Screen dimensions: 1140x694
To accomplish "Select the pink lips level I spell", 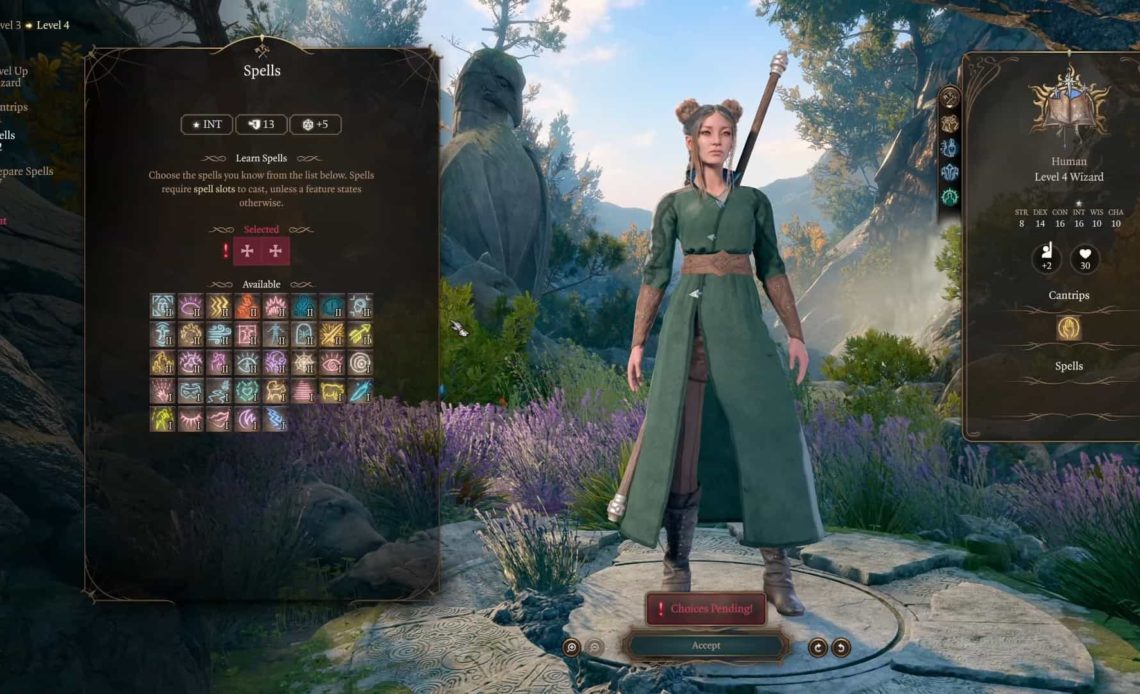I will coord(219,419).
